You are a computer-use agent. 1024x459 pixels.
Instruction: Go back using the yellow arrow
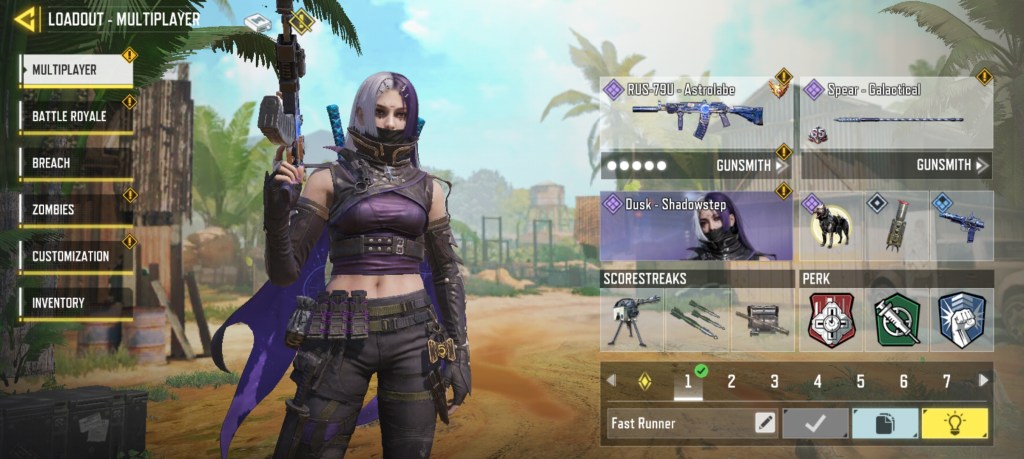(x=26, y=18)
